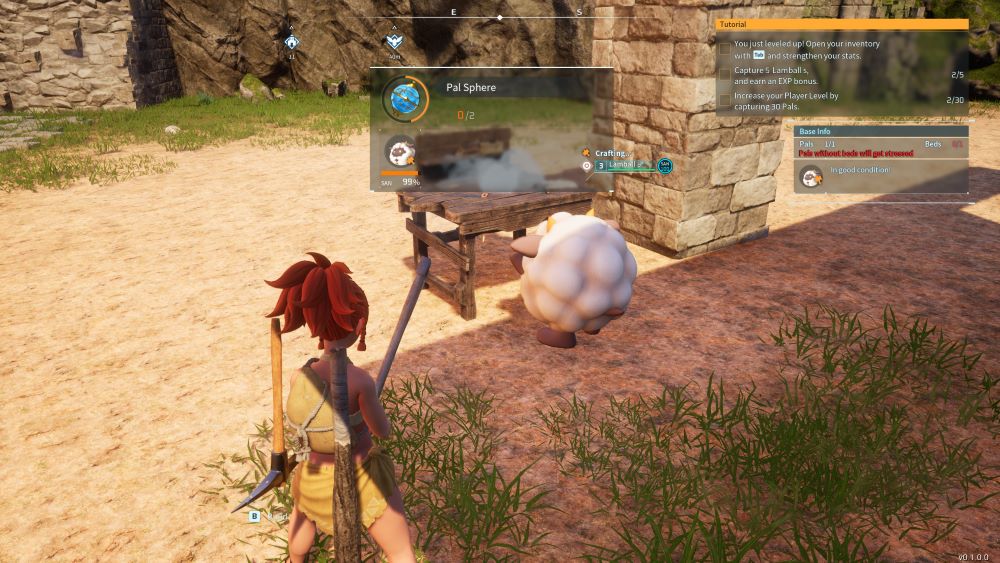Viewport: 1000px width, 563px height.
Task: Open the Base Info panel header
Action: [880, 131]
